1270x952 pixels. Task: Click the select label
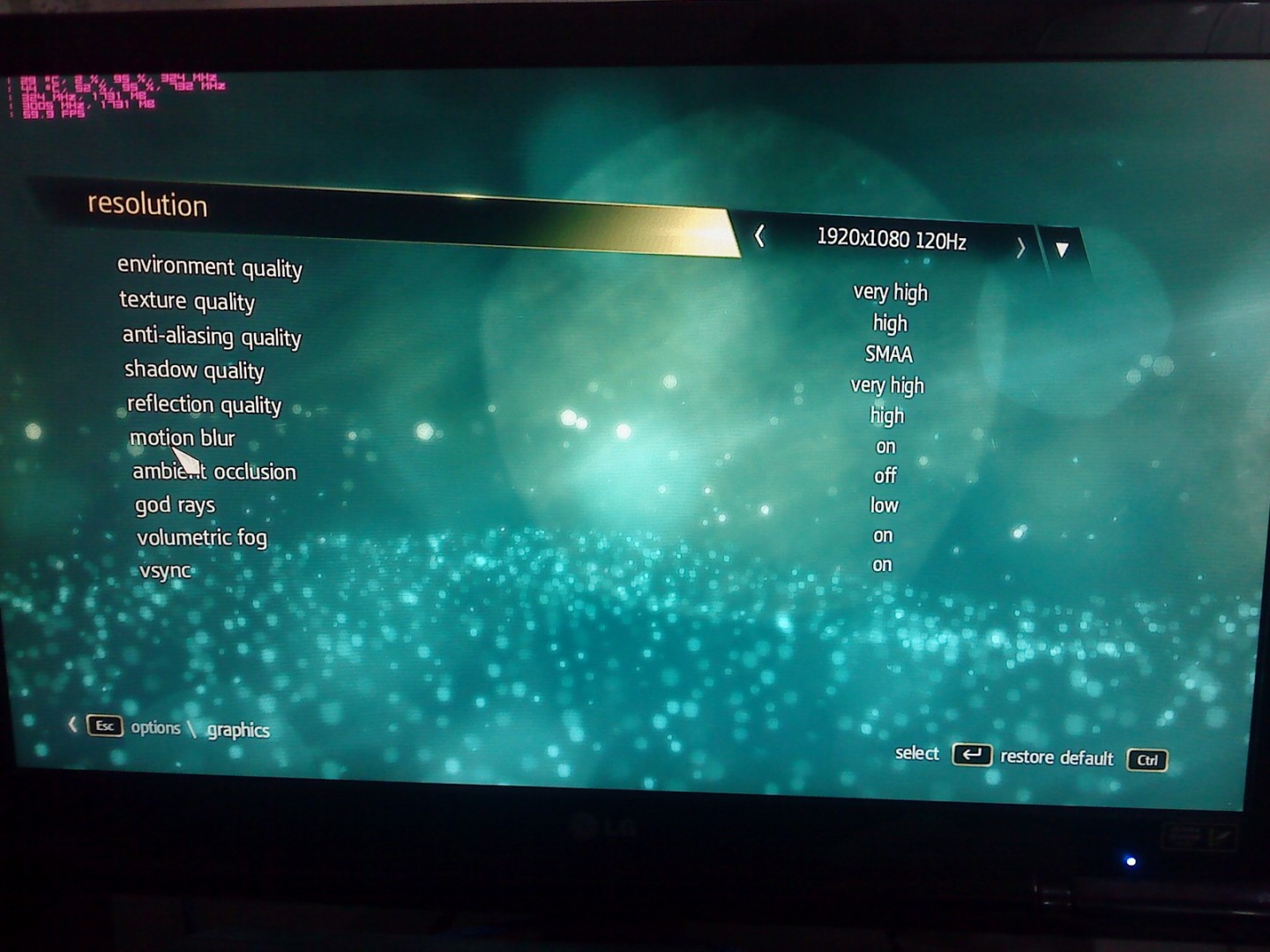point(916,754)
